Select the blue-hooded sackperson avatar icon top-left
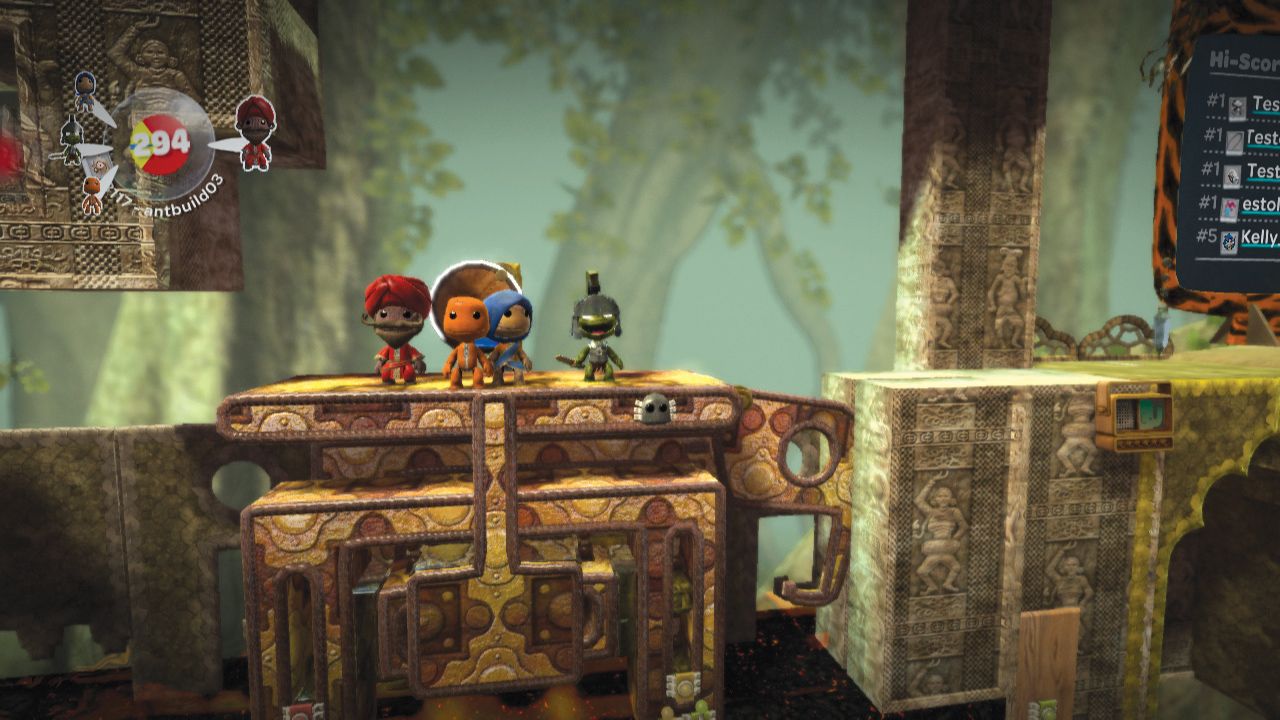 tap(84, 90)
